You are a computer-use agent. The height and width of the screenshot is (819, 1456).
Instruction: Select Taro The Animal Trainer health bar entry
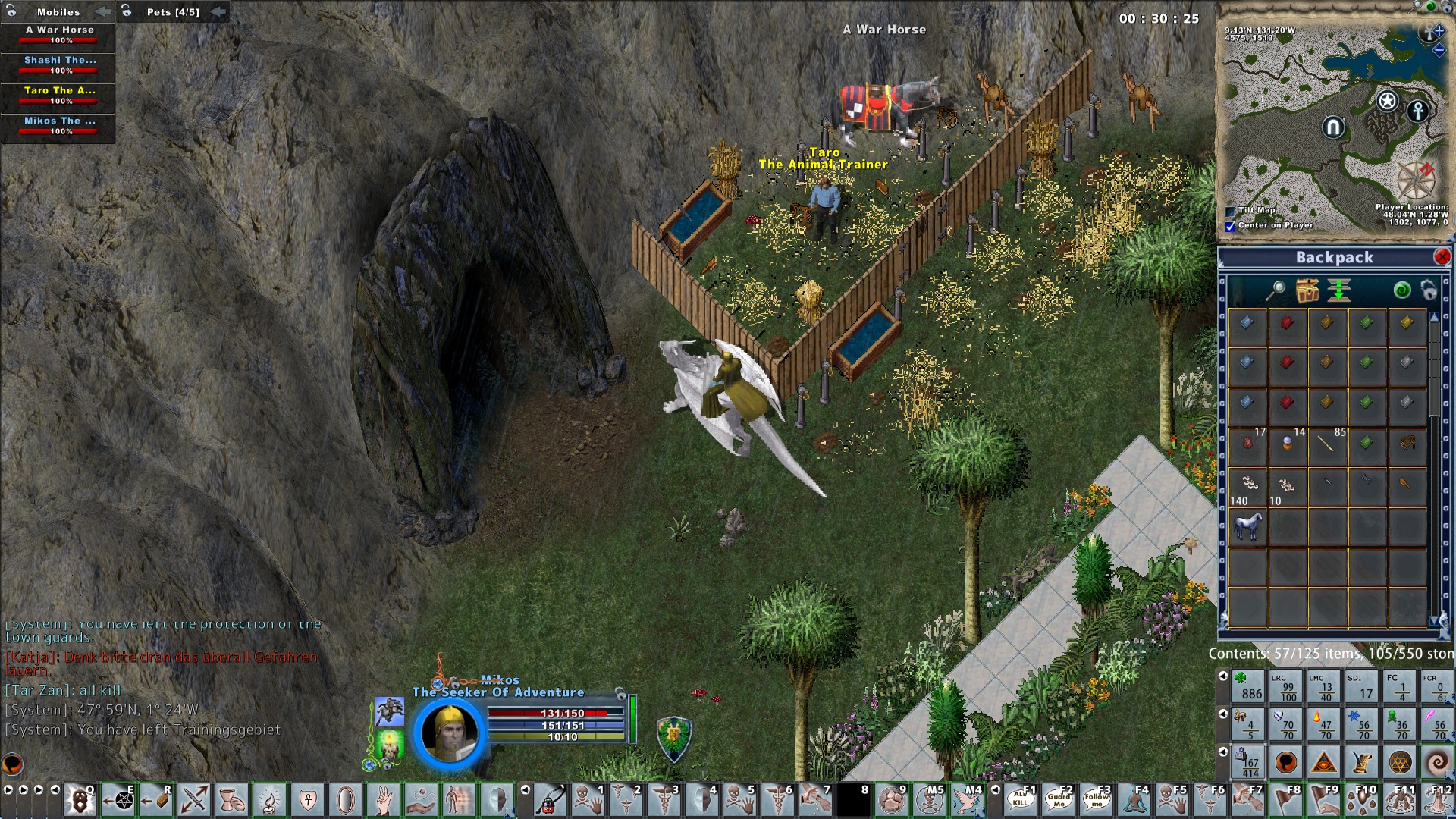tap(58, 96)
